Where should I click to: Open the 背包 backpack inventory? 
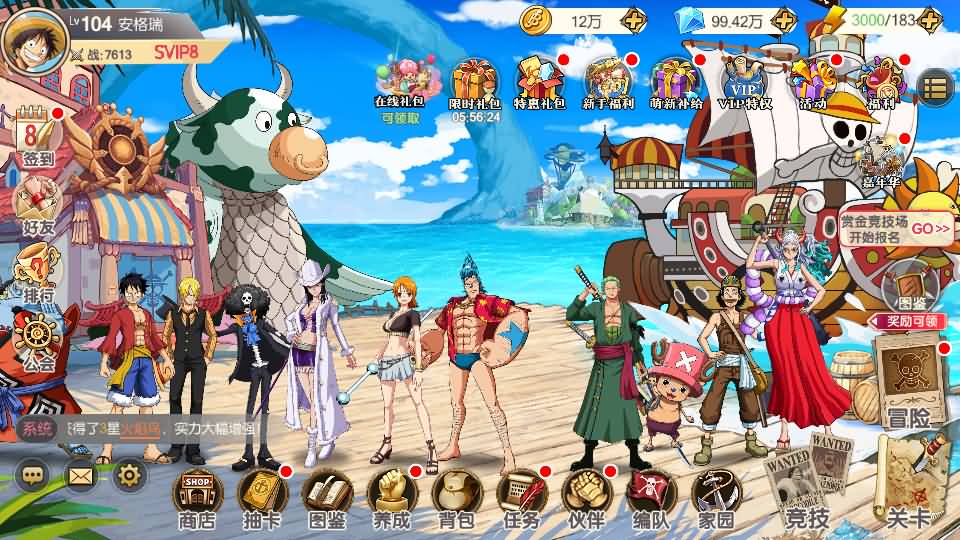click(x=456, y=497)
